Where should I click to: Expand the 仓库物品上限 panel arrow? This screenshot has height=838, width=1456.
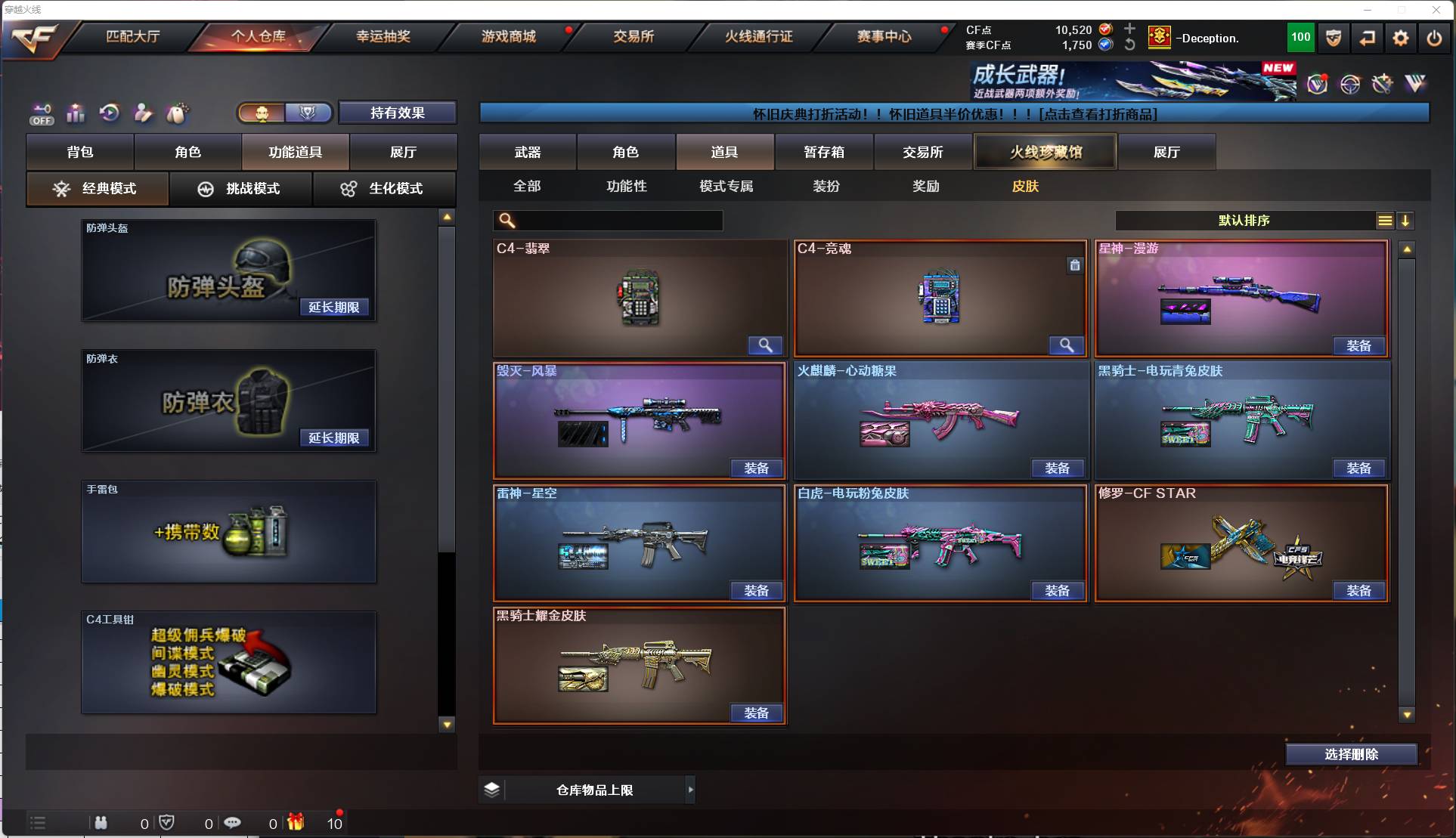[690, 790]
